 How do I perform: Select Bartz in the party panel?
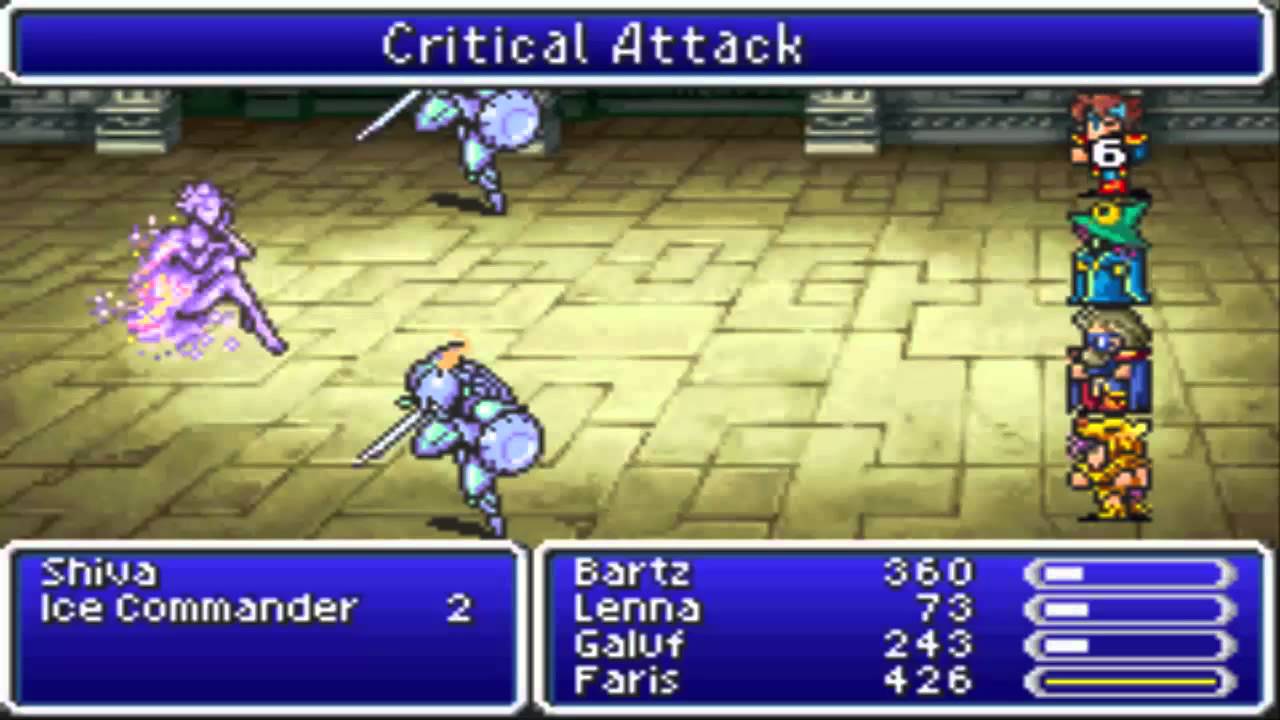tap(631, 573)
